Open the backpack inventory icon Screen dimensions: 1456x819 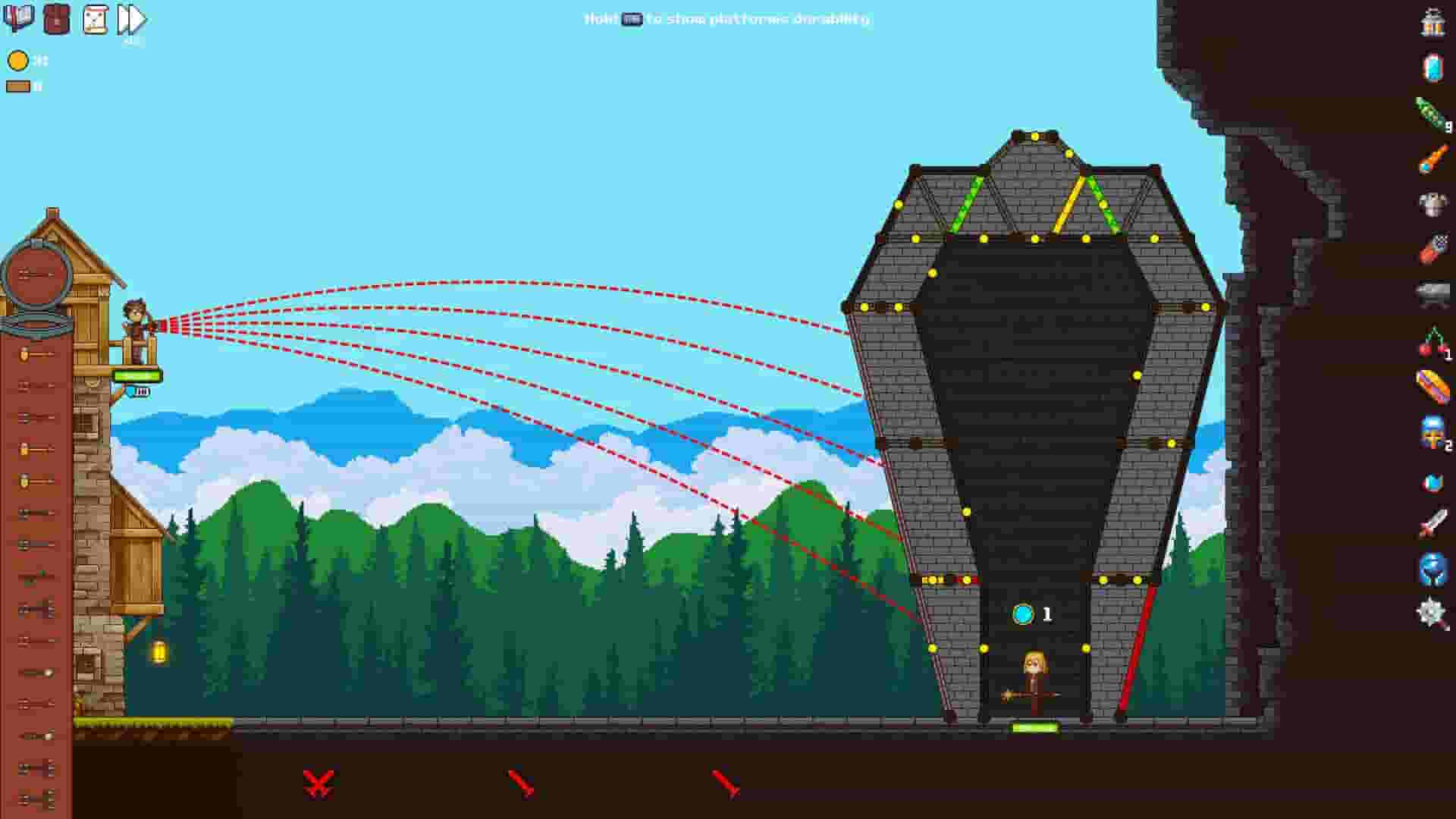tap(55, 19)
